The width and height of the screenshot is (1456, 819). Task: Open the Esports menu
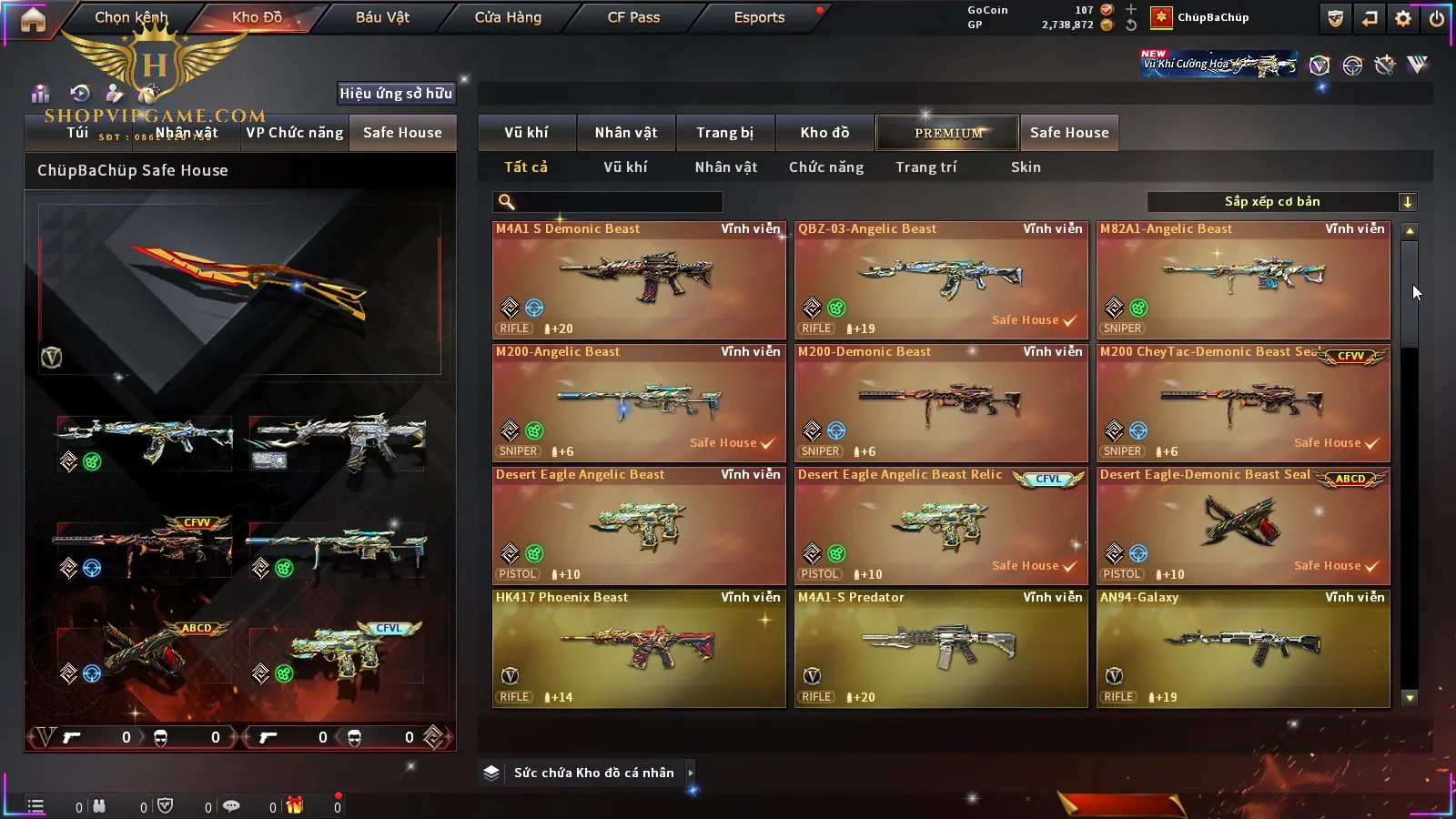coord(759,17)
